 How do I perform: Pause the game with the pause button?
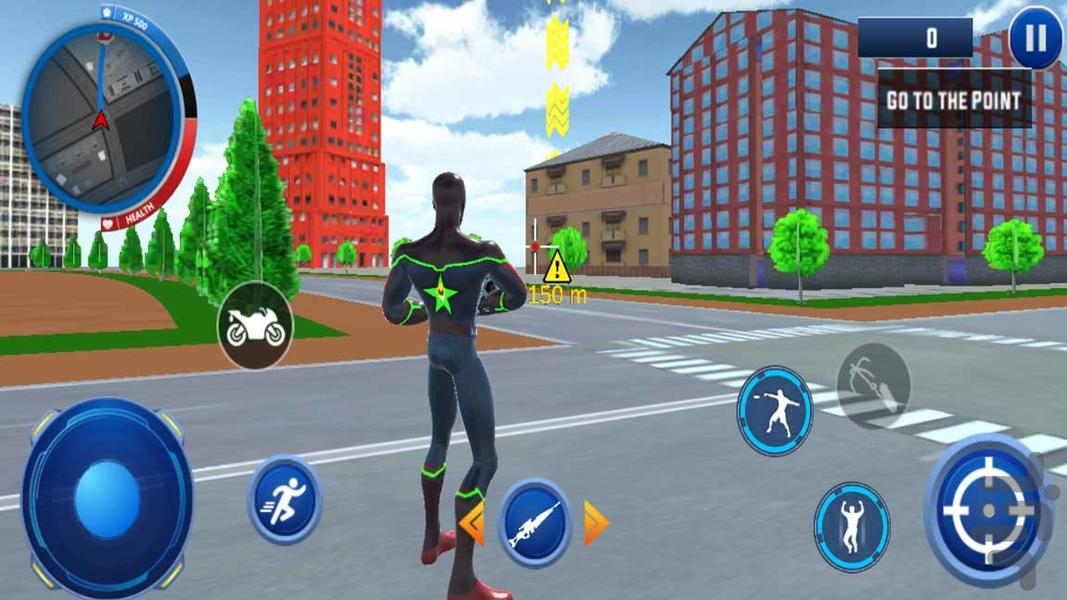(x=1035, y=39)
